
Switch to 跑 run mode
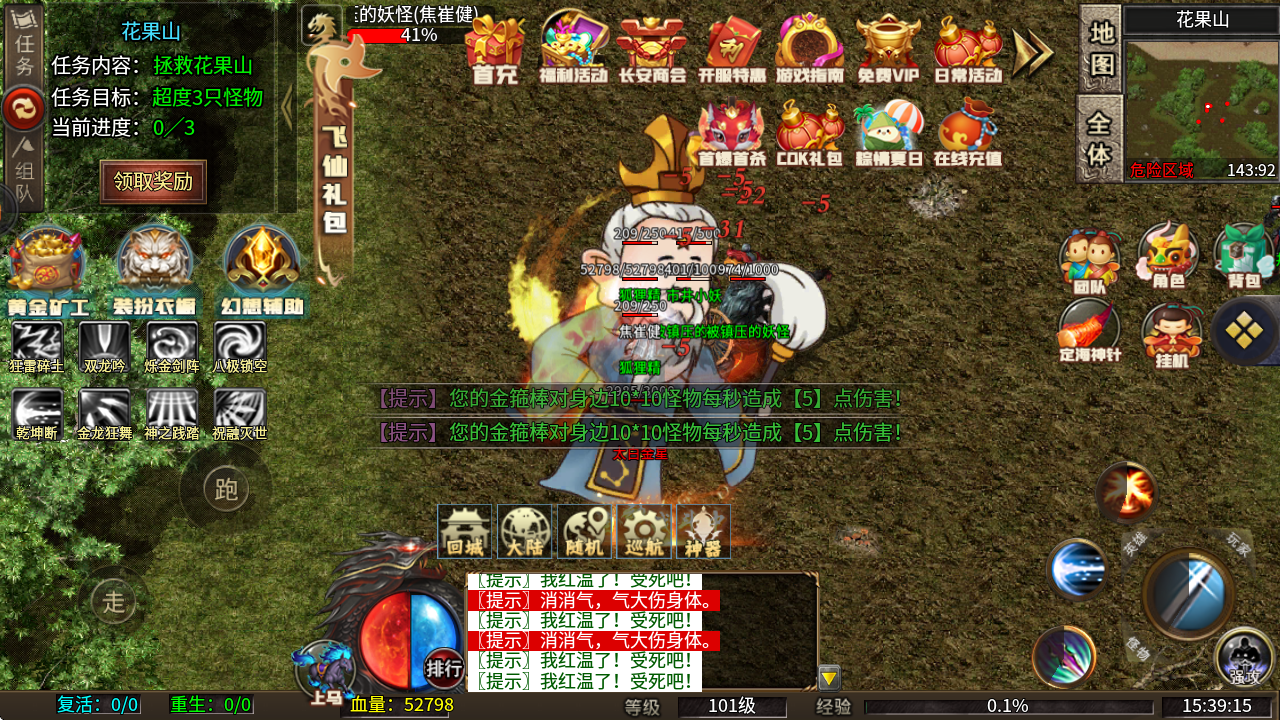pos(225,489)
